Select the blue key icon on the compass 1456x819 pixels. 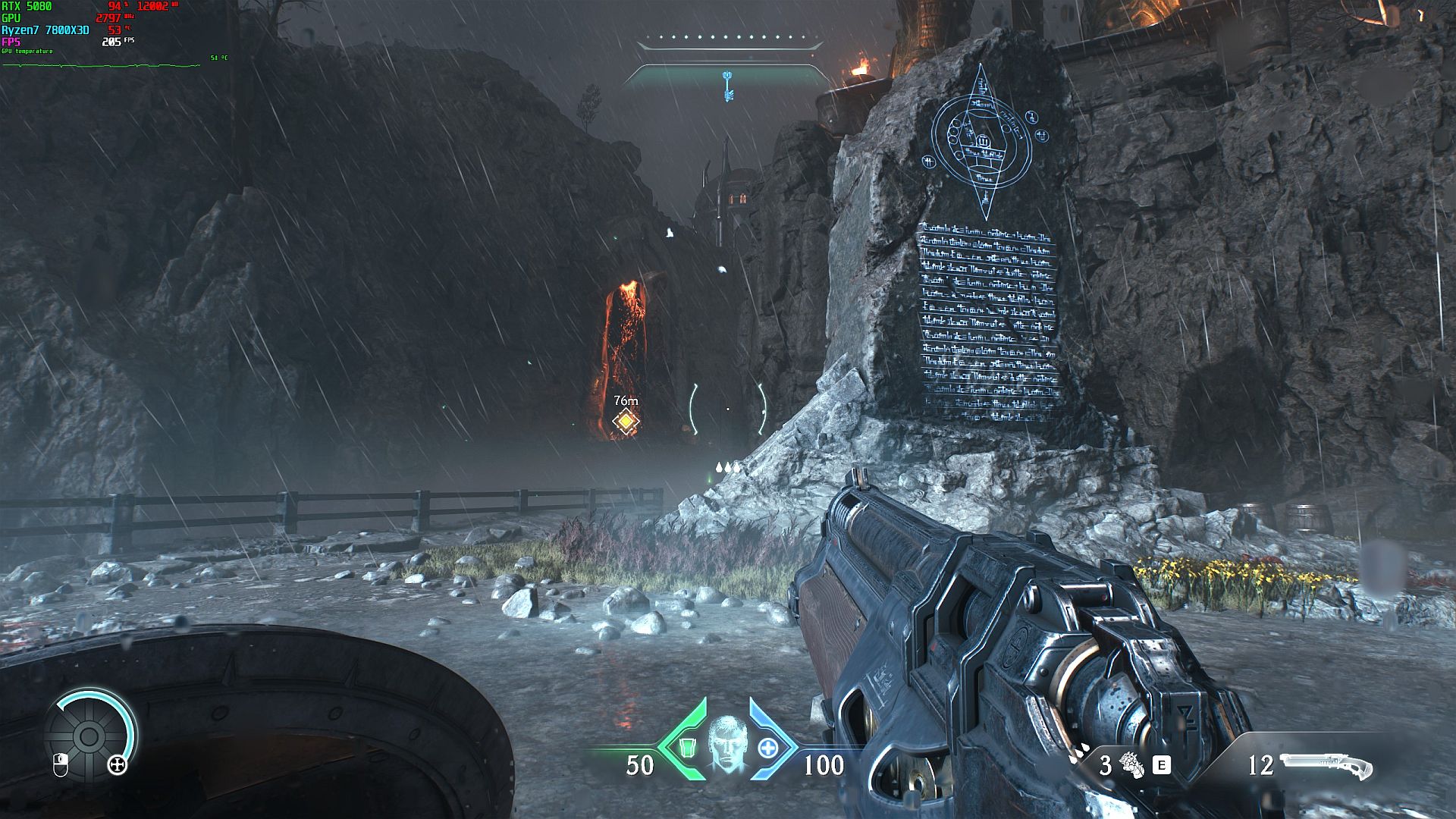pyautogui.click(x=728, y=85)
